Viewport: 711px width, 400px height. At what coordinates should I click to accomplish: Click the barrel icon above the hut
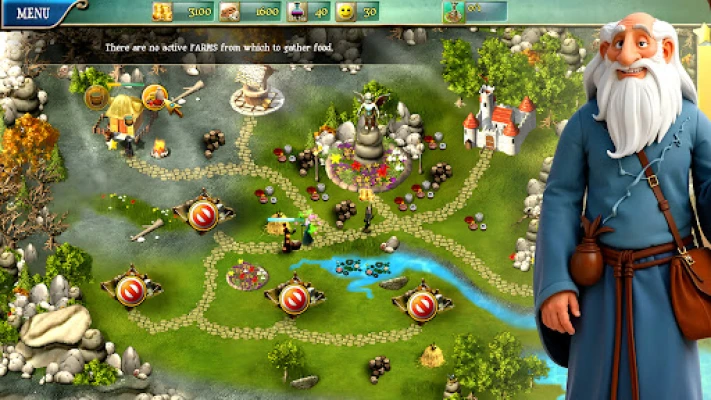pyautogui.click(x=96, y=97)
